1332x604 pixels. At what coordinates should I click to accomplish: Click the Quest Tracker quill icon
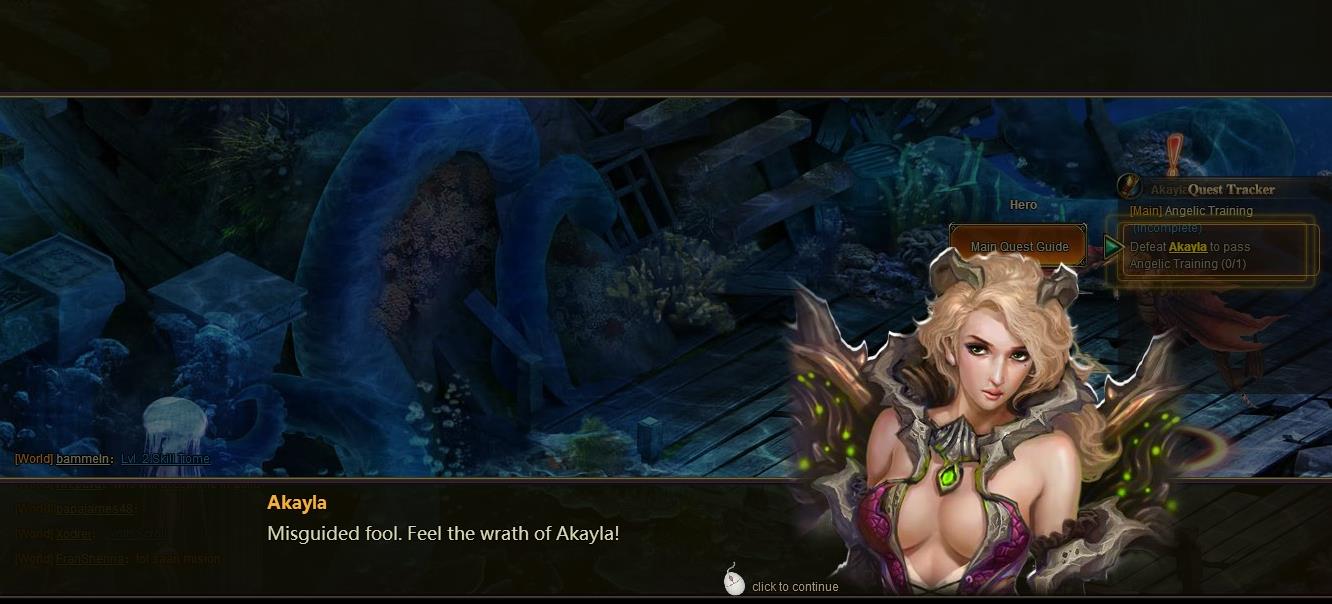(1129, 187)
